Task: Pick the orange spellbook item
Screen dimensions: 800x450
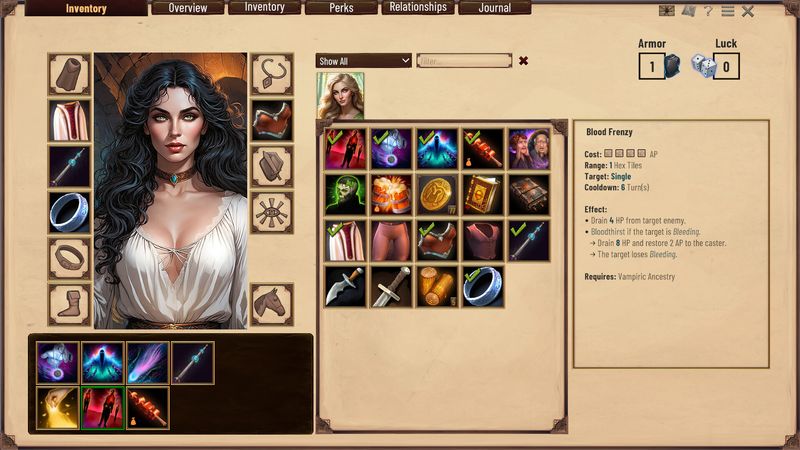Action: pos(483,194)
